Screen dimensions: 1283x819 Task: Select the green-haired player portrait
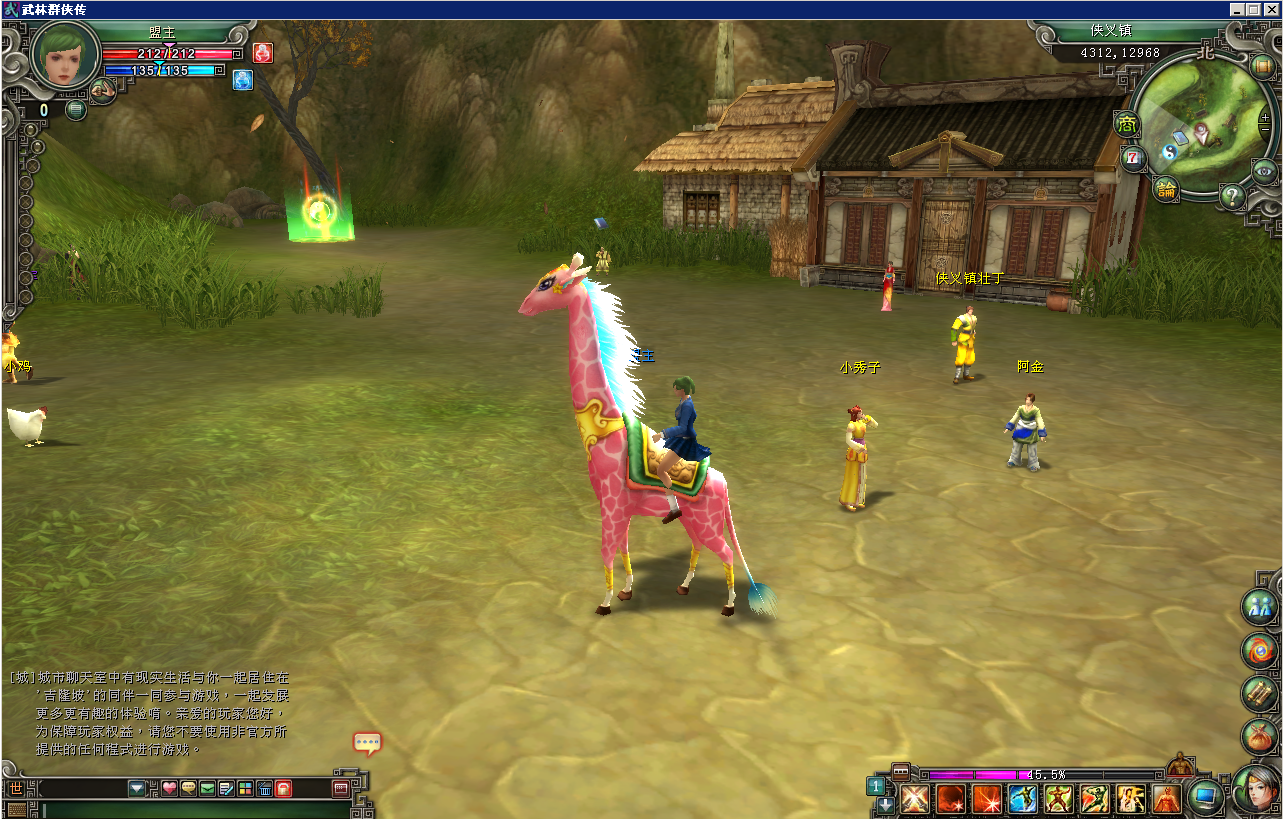point(65,55)
